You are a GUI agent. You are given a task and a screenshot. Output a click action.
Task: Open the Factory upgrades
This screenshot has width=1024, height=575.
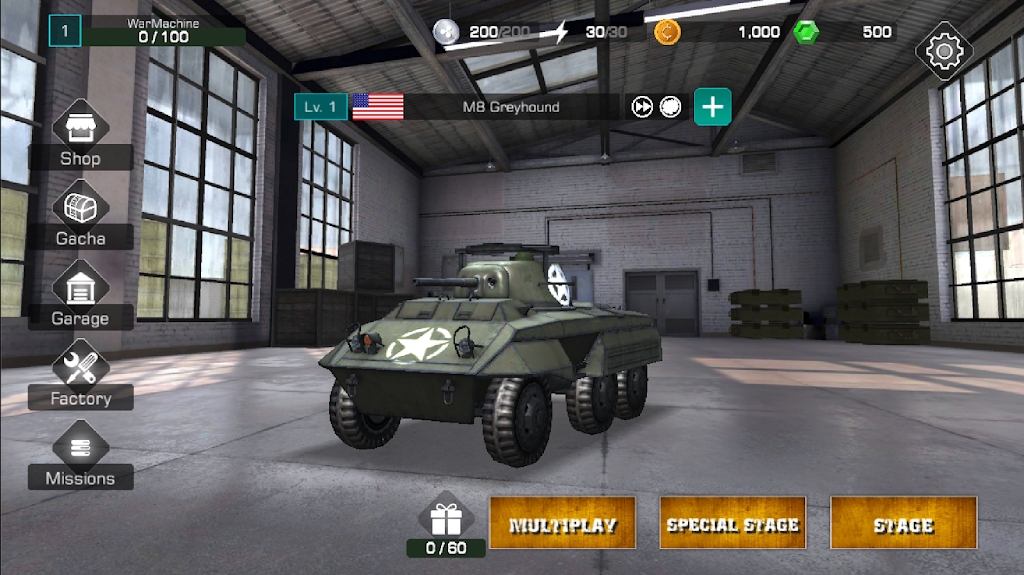coord(80,377)
